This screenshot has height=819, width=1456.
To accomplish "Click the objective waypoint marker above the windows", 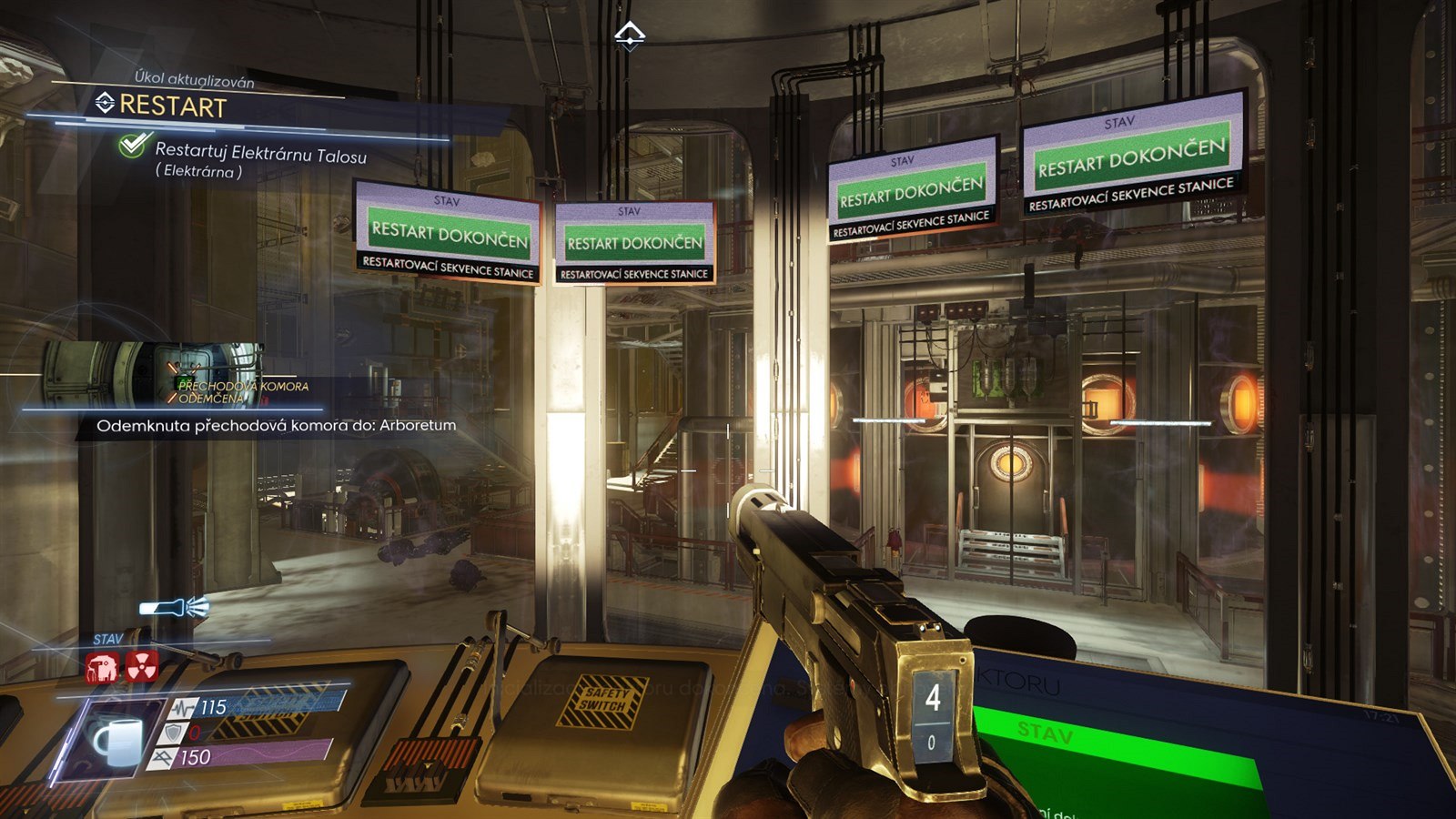I will pos(630,36).
